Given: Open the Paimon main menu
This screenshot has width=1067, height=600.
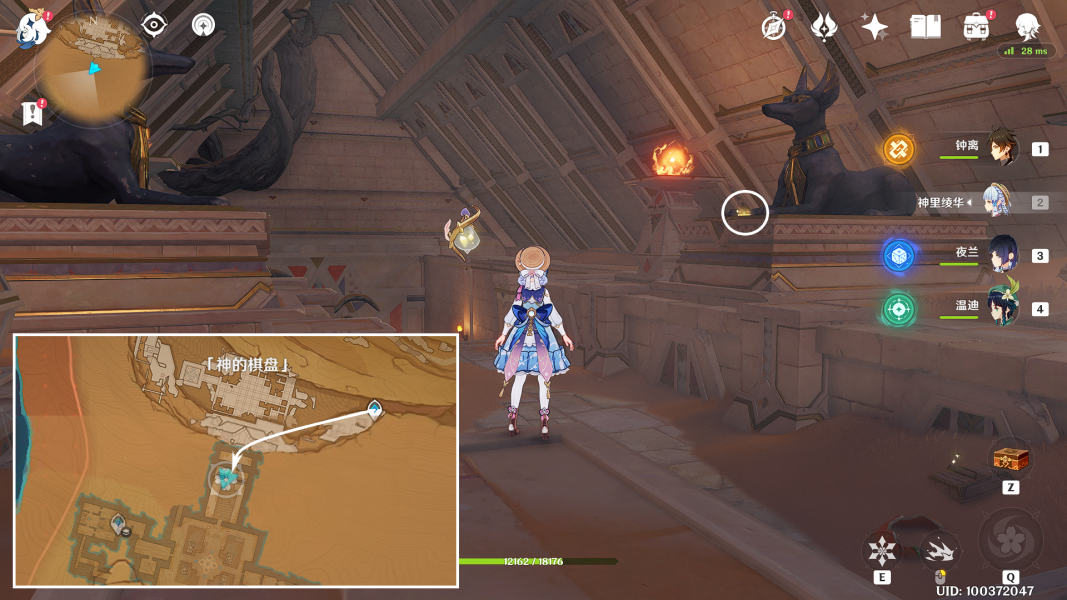Looking at the screenshot, I should point(34,30).
